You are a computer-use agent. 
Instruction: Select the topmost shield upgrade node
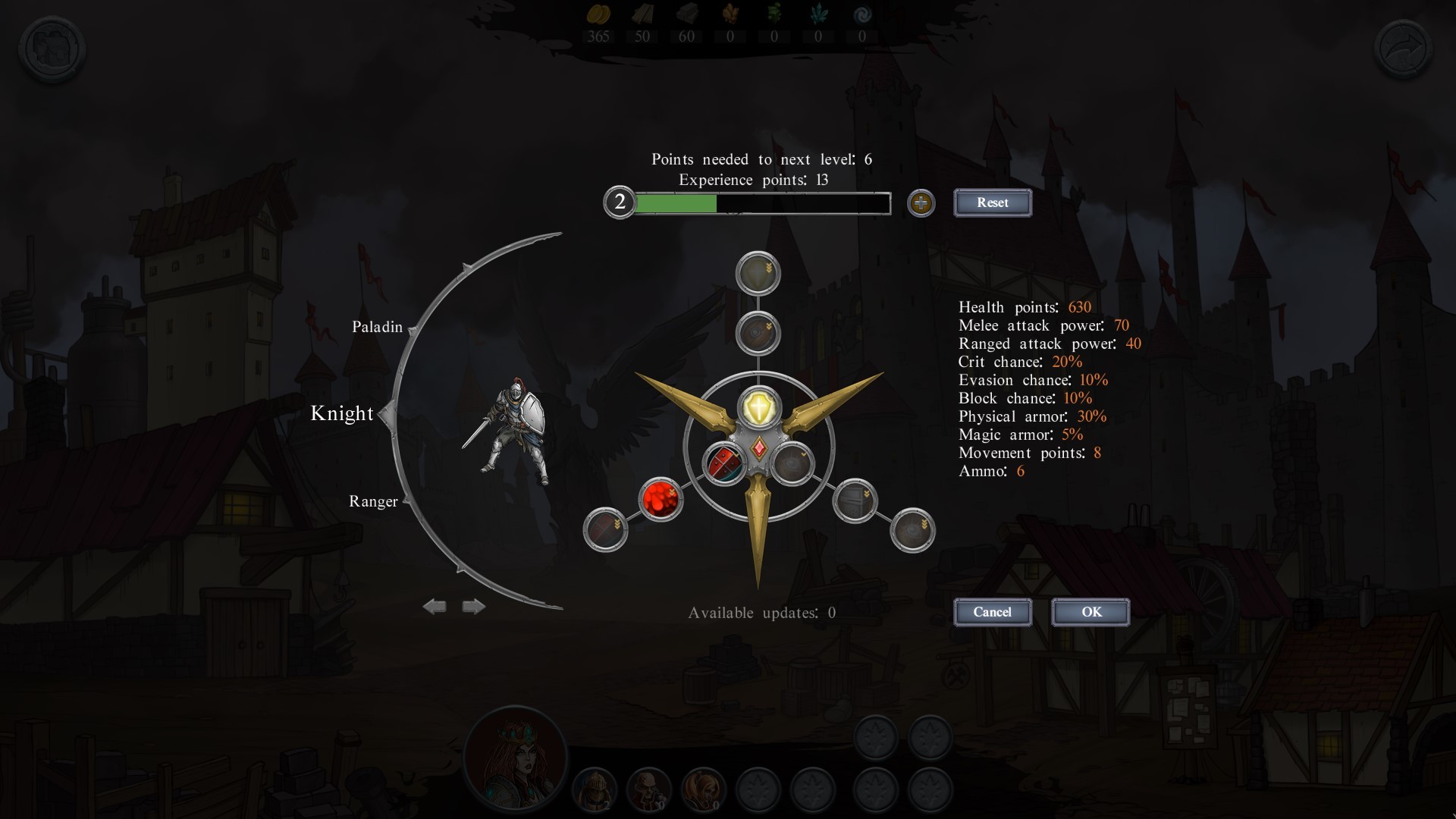pyautogui.click(x=759, y=272)
